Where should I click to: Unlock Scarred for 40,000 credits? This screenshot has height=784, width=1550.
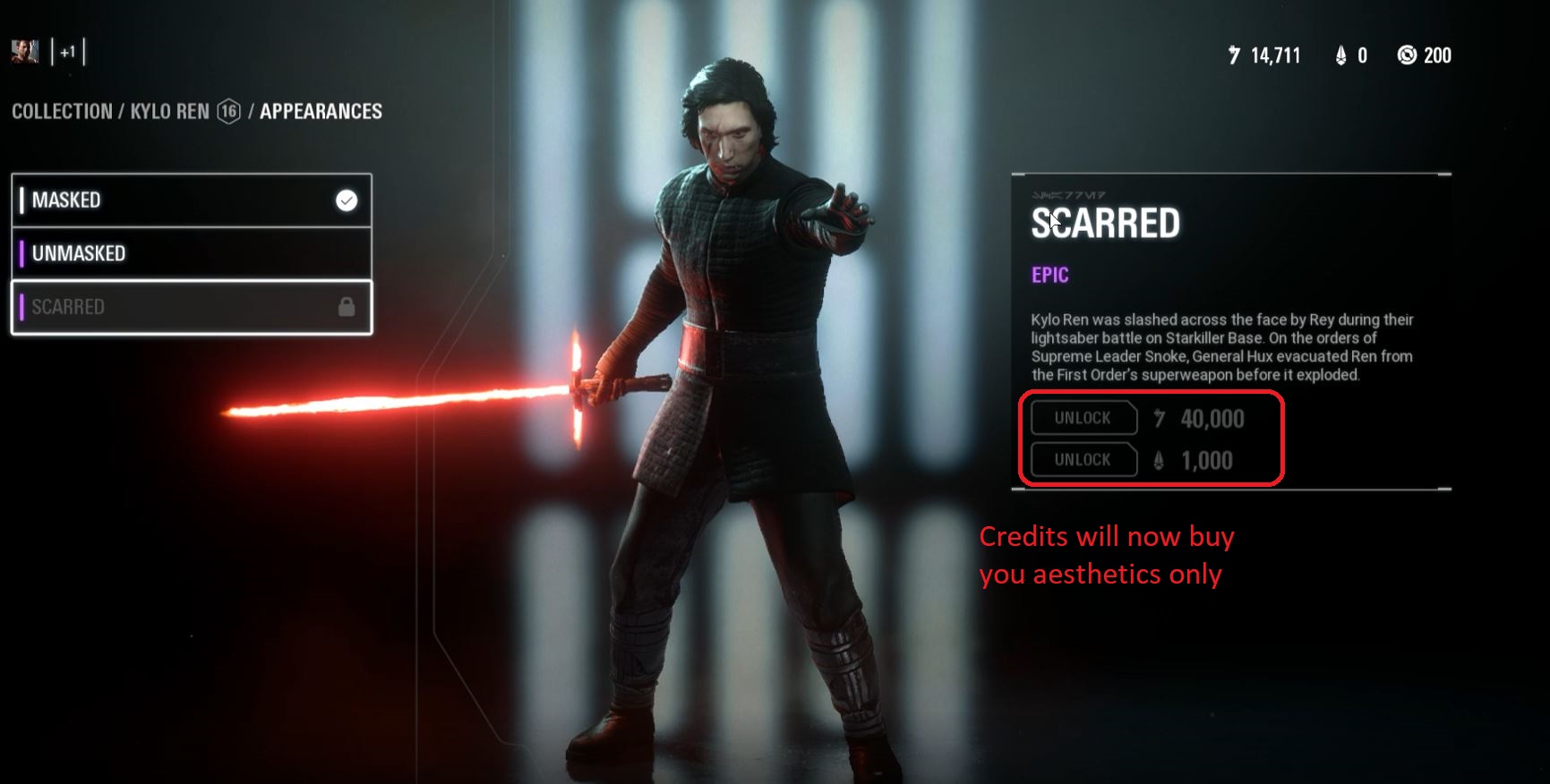pyautogui.click(x=1083, y=418)
